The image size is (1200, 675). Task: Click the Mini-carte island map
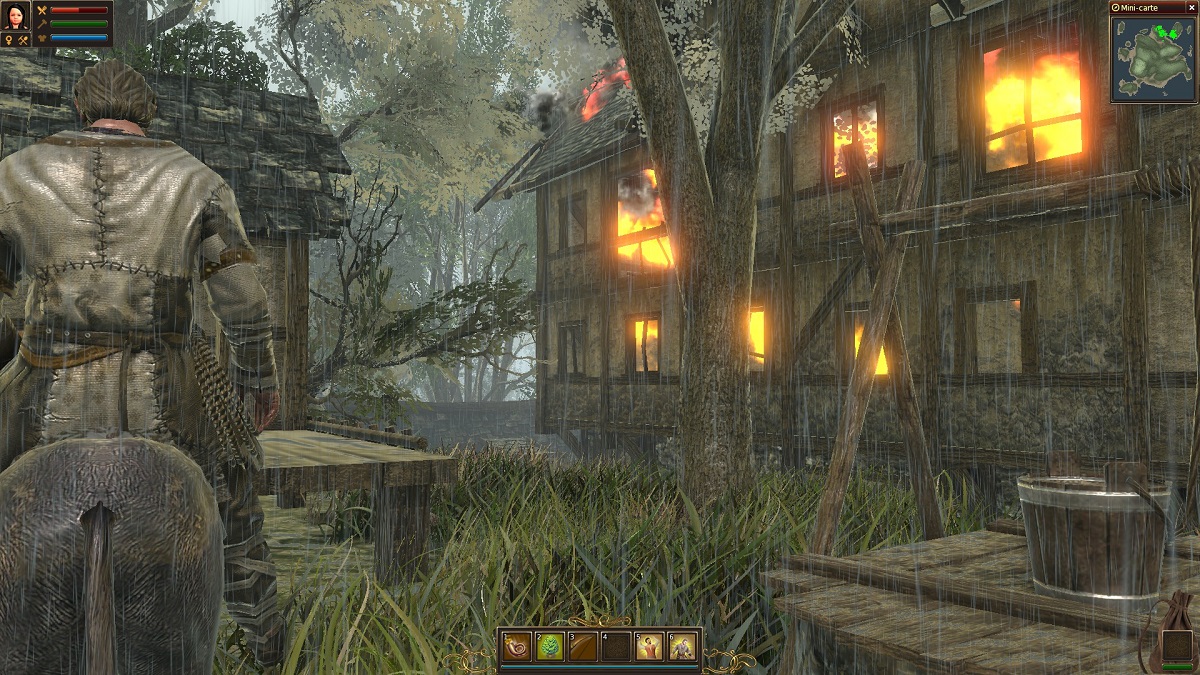coord(1154,58)
